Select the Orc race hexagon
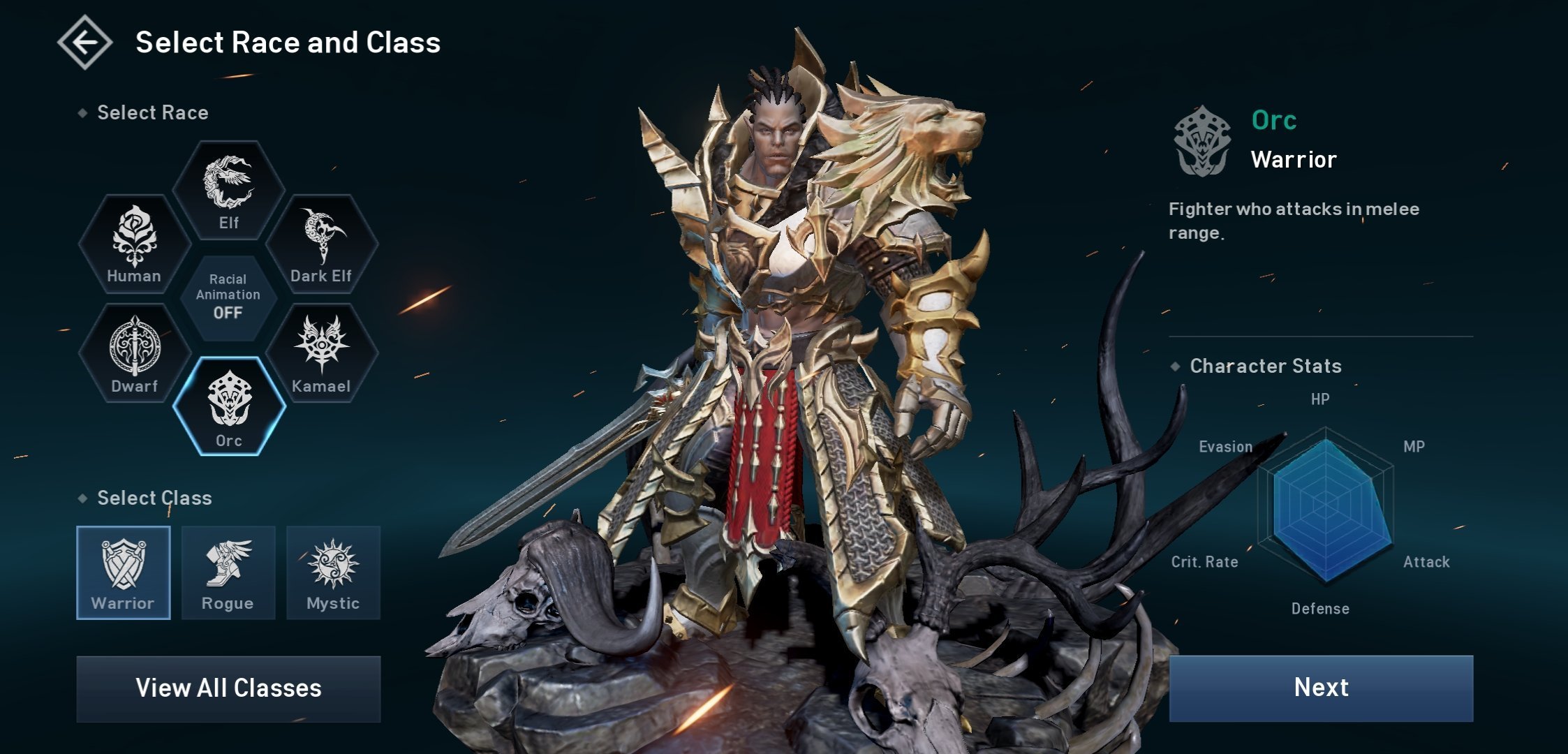The image size is (1568, 754). [x=229, y=406]
